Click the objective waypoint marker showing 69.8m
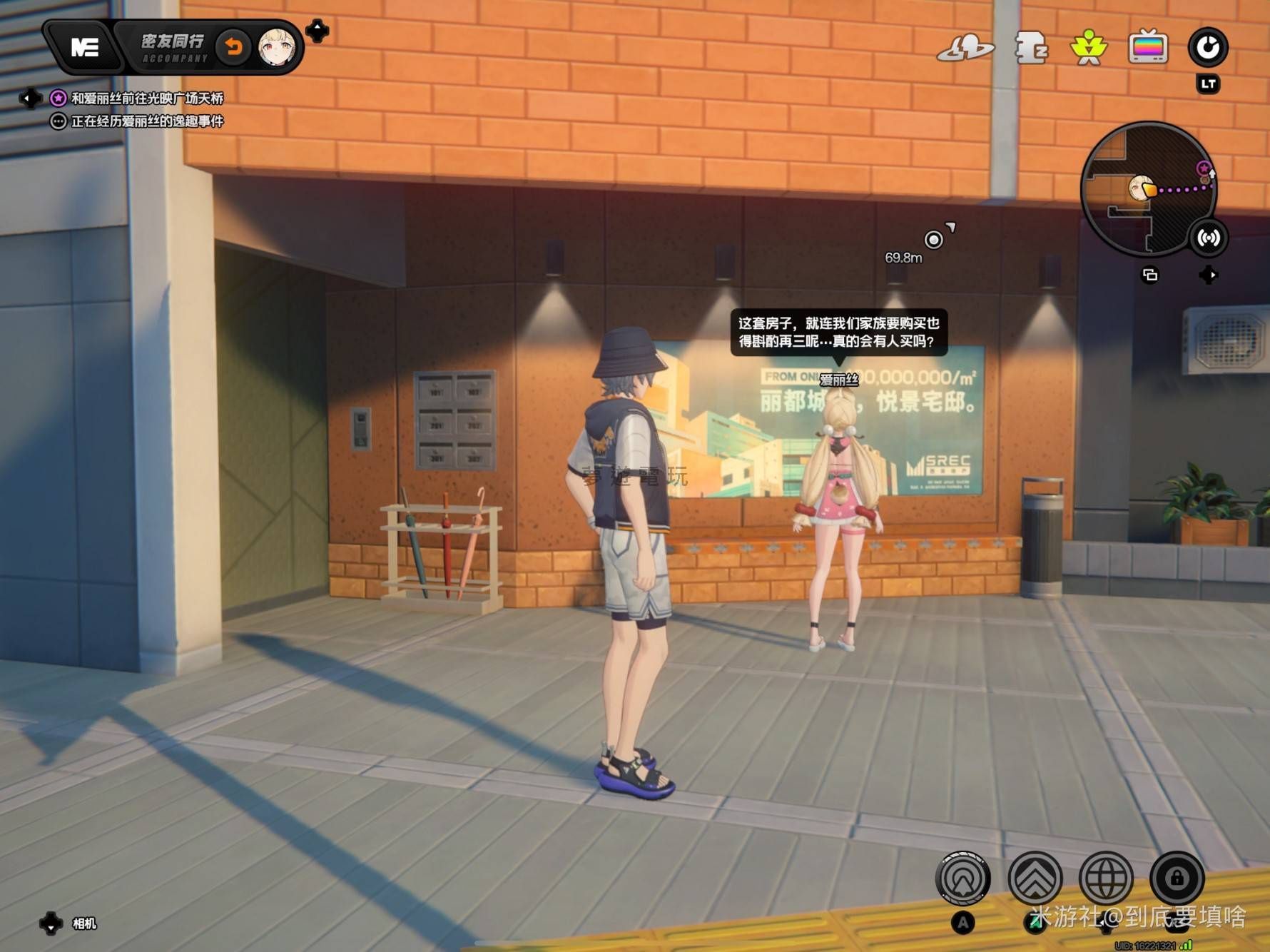 [933, 239]
